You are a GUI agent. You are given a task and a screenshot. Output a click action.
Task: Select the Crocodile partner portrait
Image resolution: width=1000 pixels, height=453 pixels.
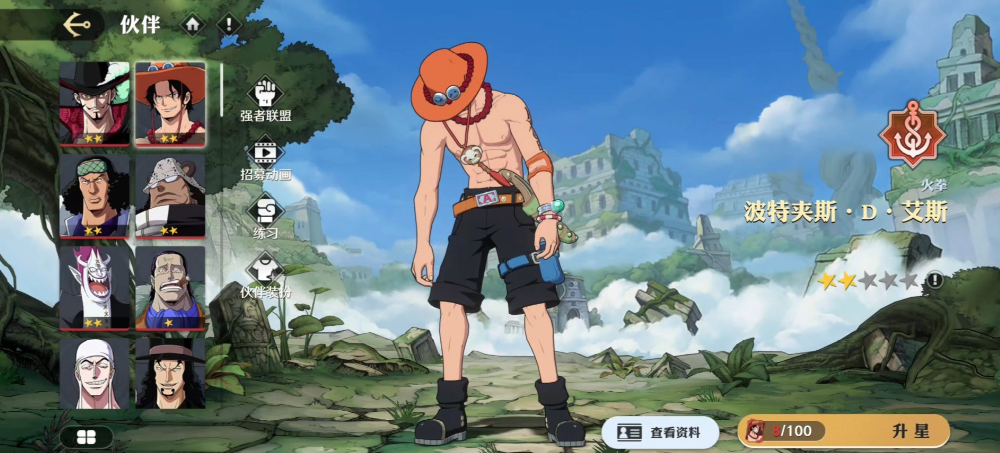(170, 287)
